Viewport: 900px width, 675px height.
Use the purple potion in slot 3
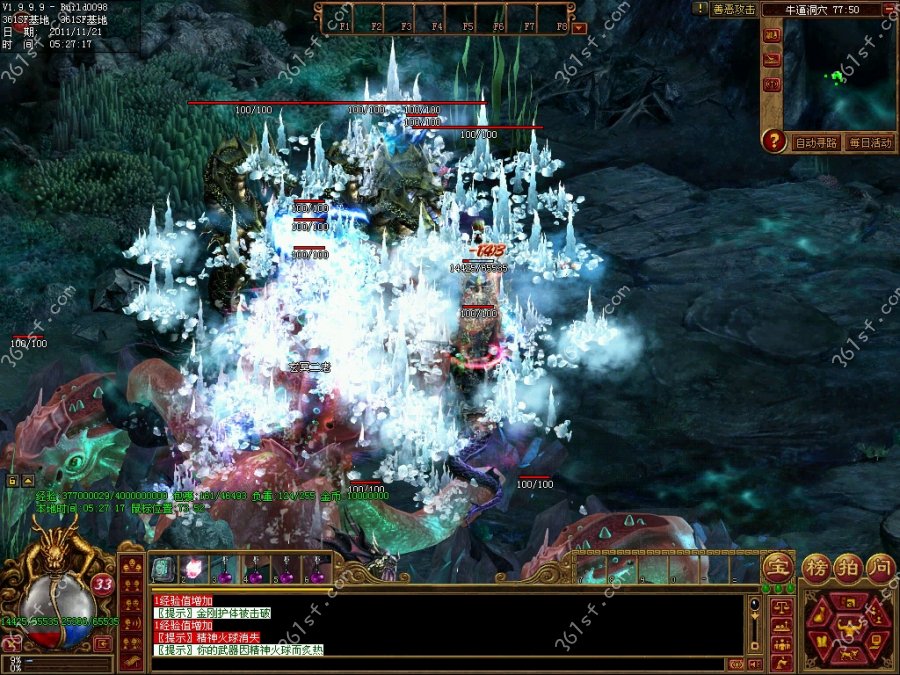click(x=225, y=570)
